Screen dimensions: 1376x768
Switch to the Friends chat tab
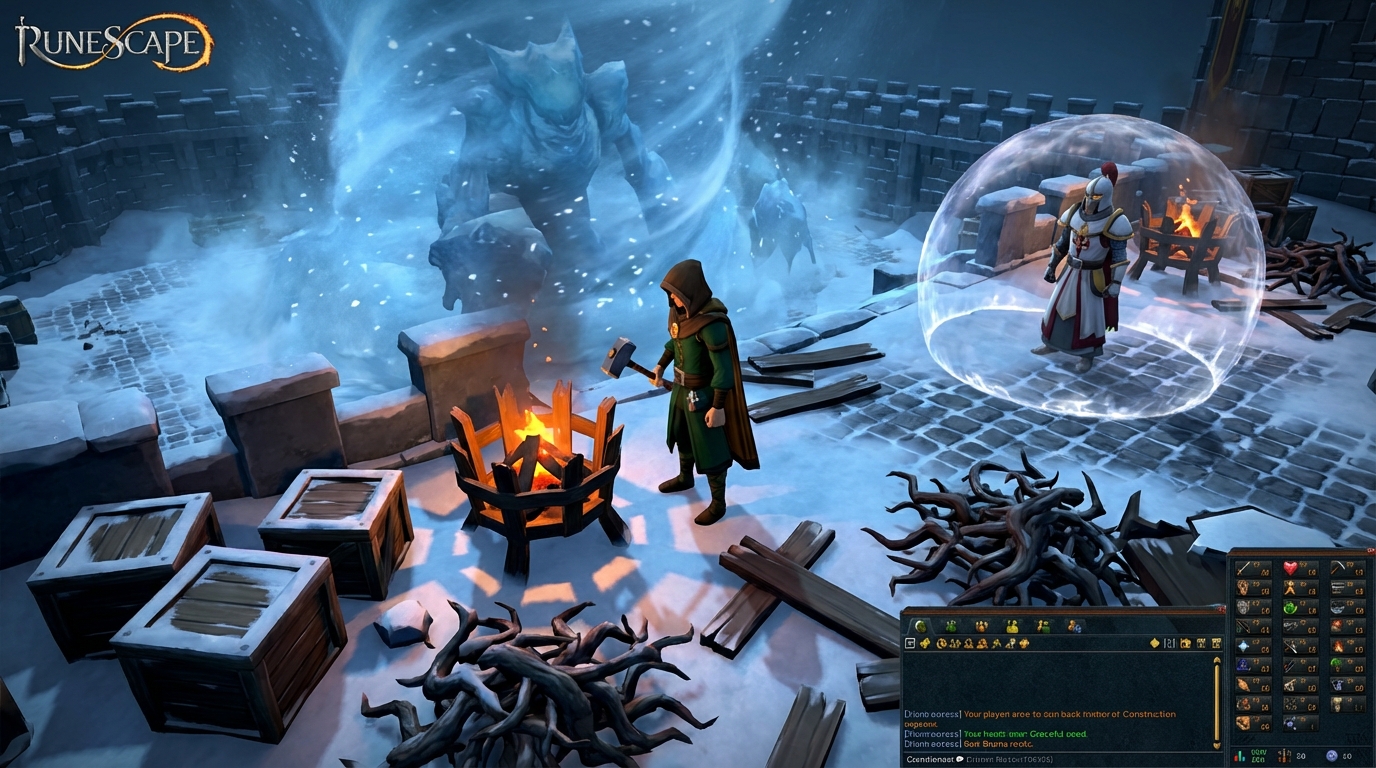[x=1042, y=627]
